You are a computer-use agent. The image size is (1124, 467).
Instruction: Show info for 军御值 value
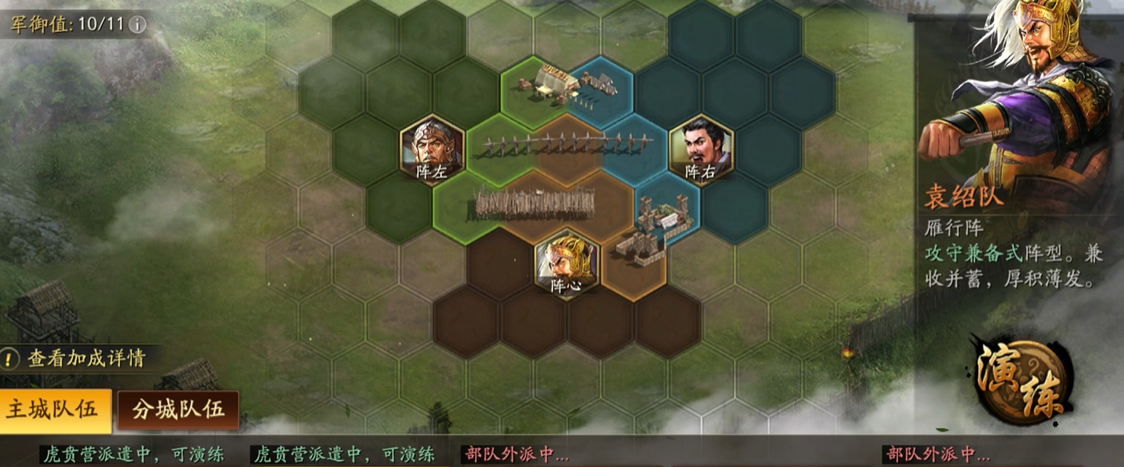coord(137,23)
